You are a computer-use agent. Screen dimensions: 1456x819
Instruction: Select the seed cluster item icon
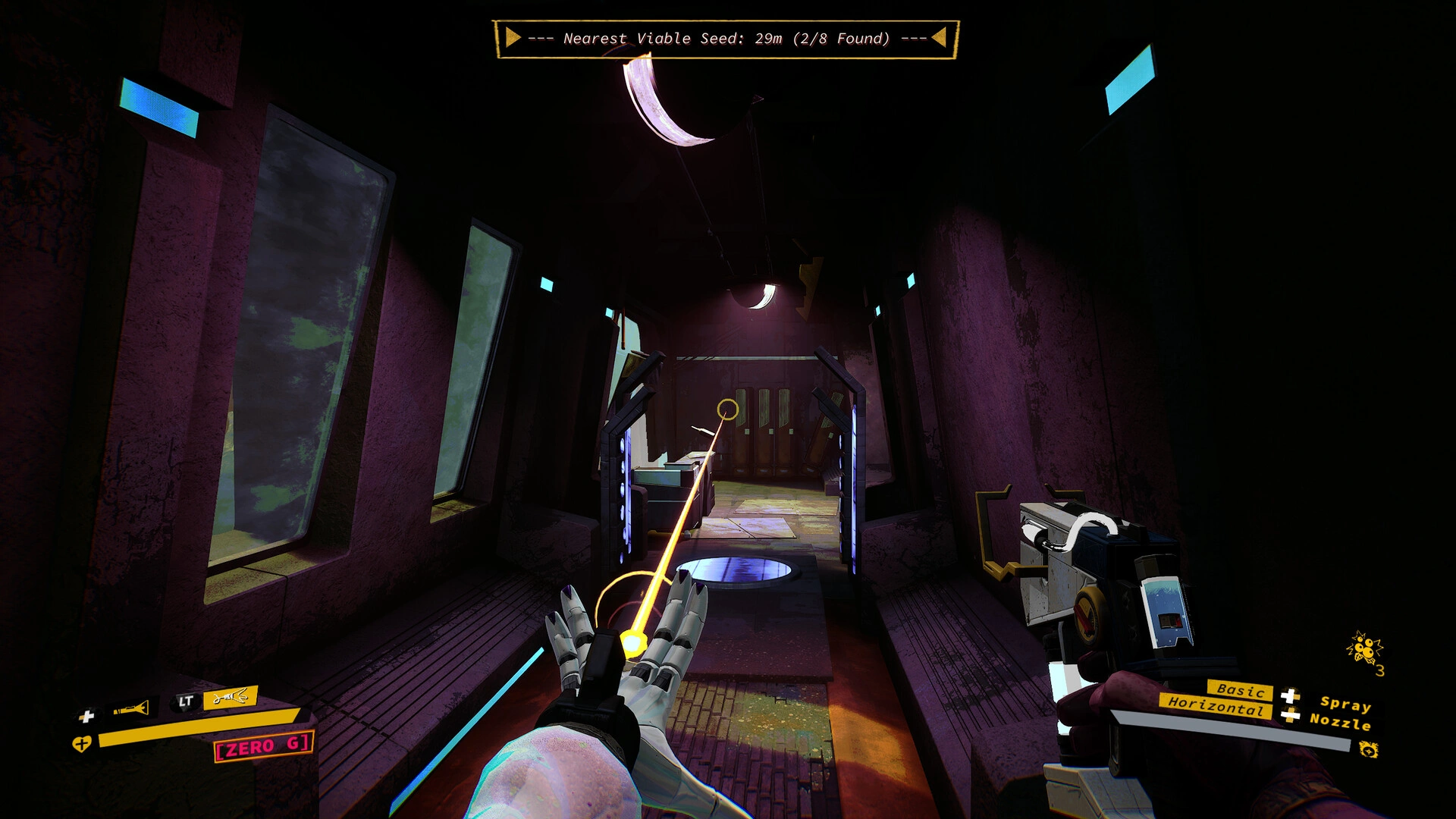click(1364, 650)
